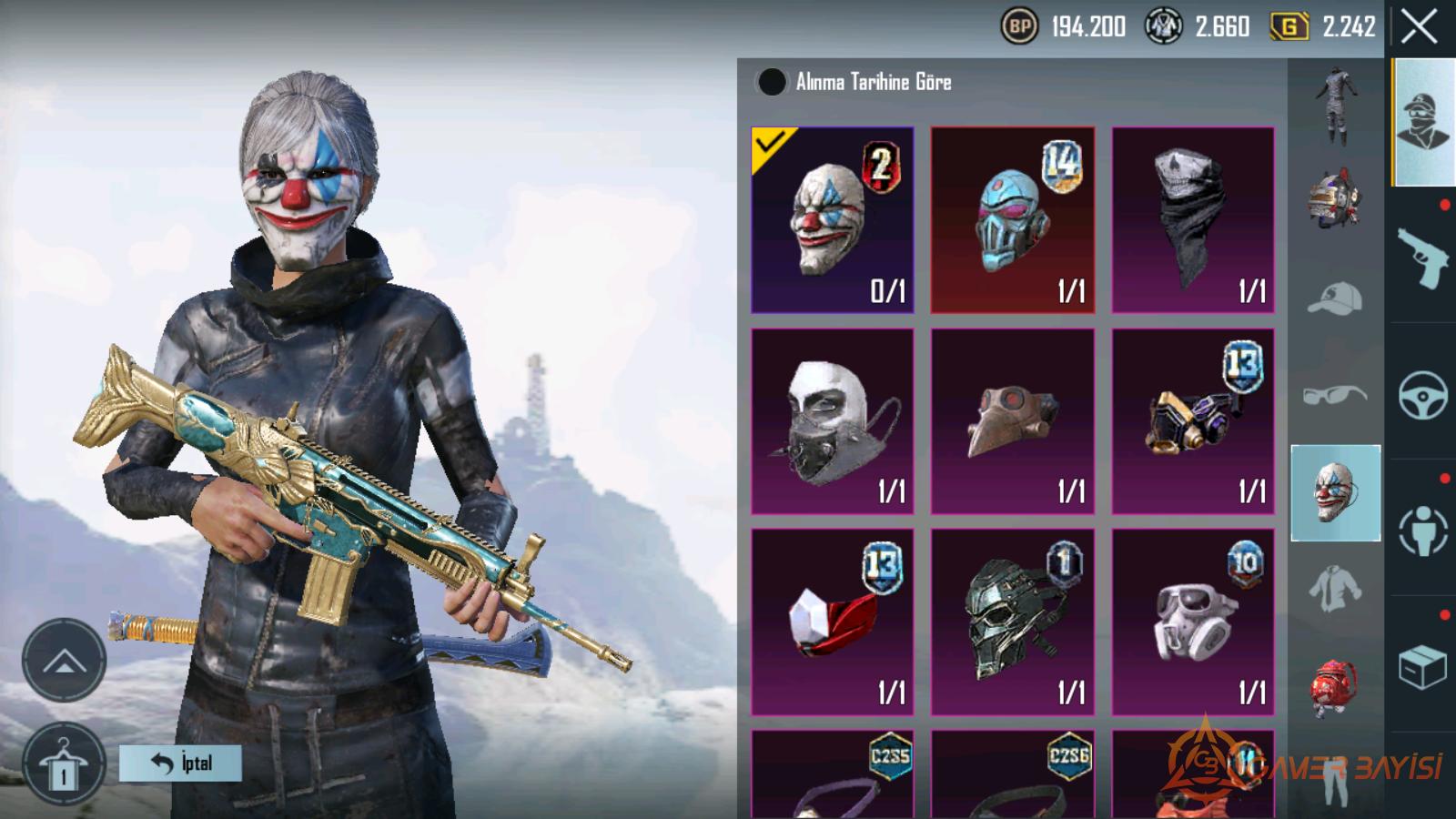Select the white spiked mask
Screen dimensions: 1456x819
click(x=832, y=421)
